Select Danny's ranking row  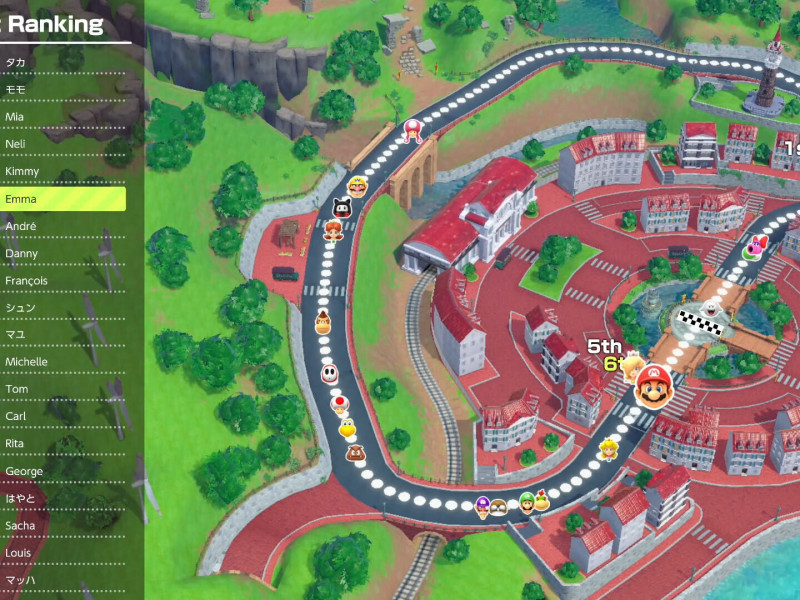pos(62,253)
